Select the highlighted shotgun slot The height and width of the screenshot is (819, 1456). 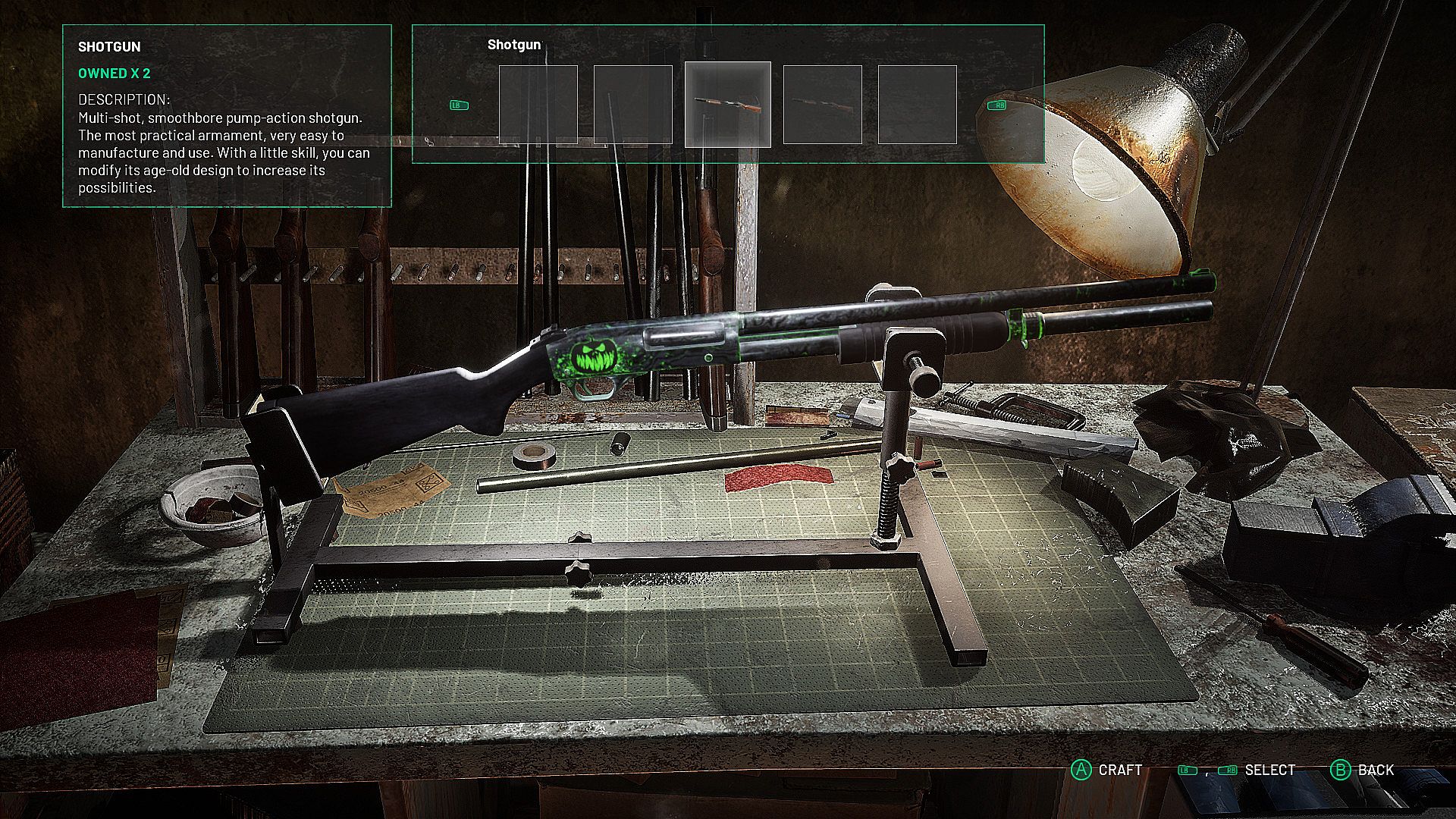(727, 105)
